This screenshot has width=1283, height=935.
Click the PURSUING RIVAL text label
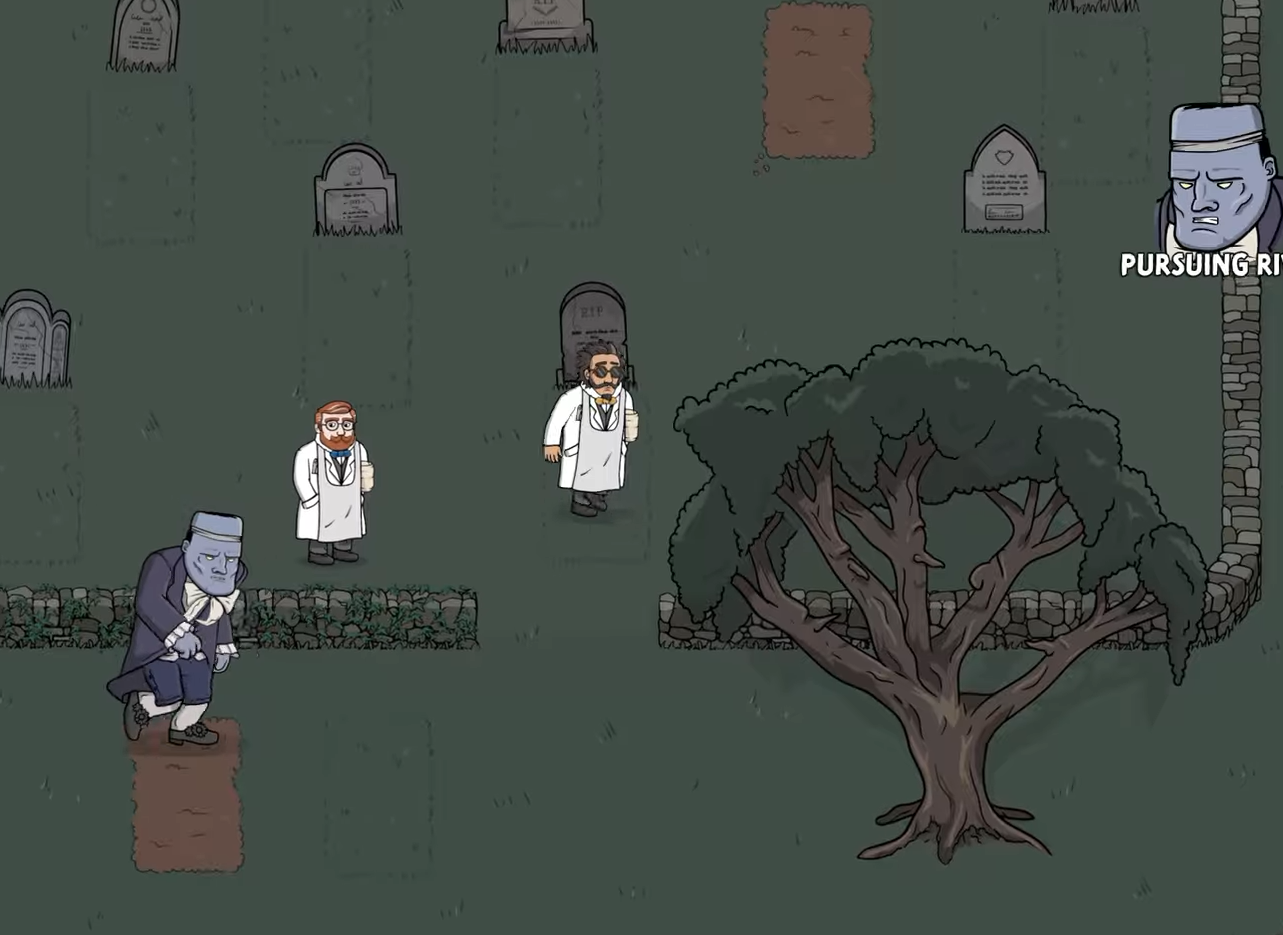click(1198, 266)
